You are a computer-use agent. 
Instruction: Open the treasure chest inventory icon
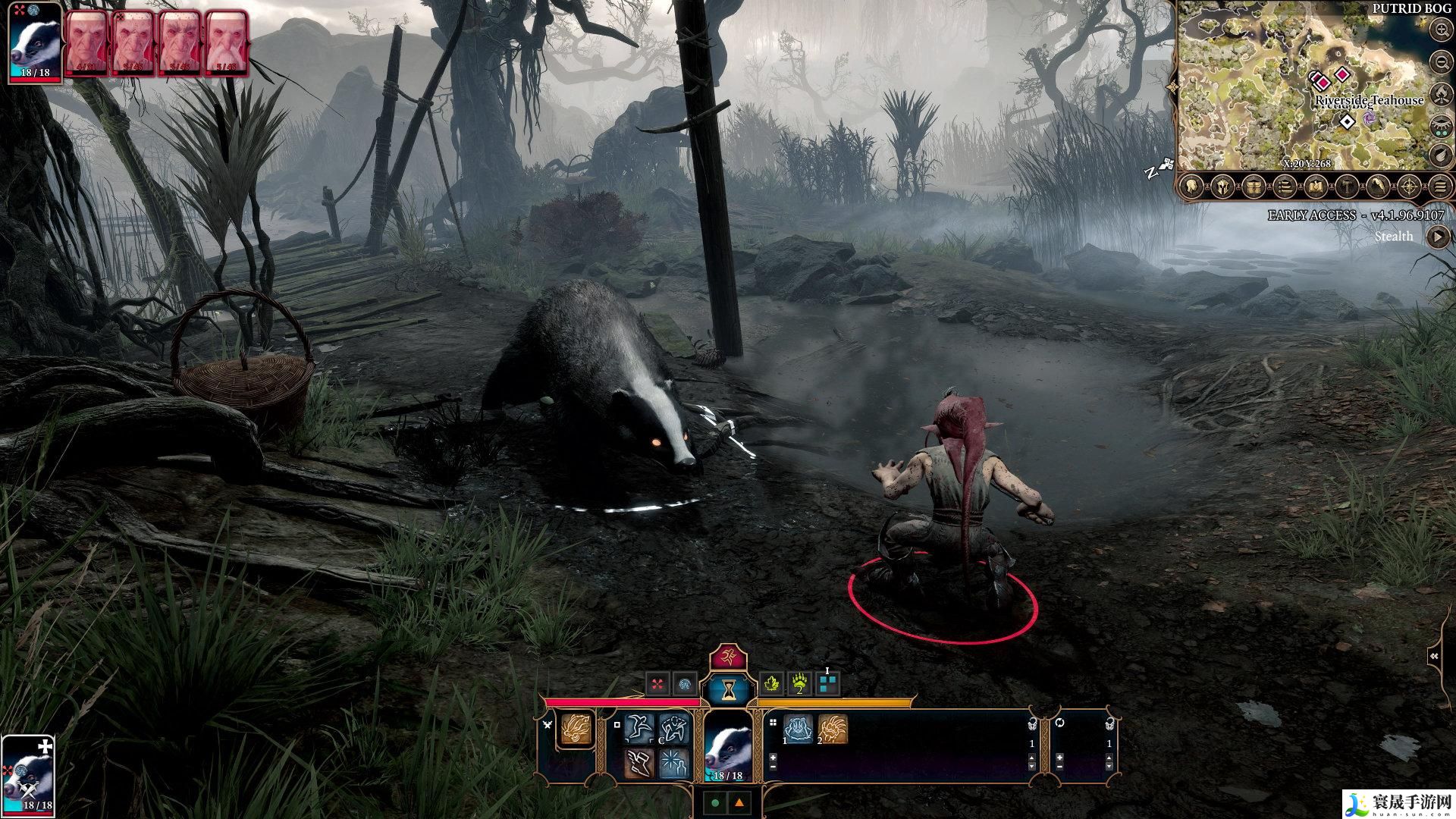[x=1253, y=186]
